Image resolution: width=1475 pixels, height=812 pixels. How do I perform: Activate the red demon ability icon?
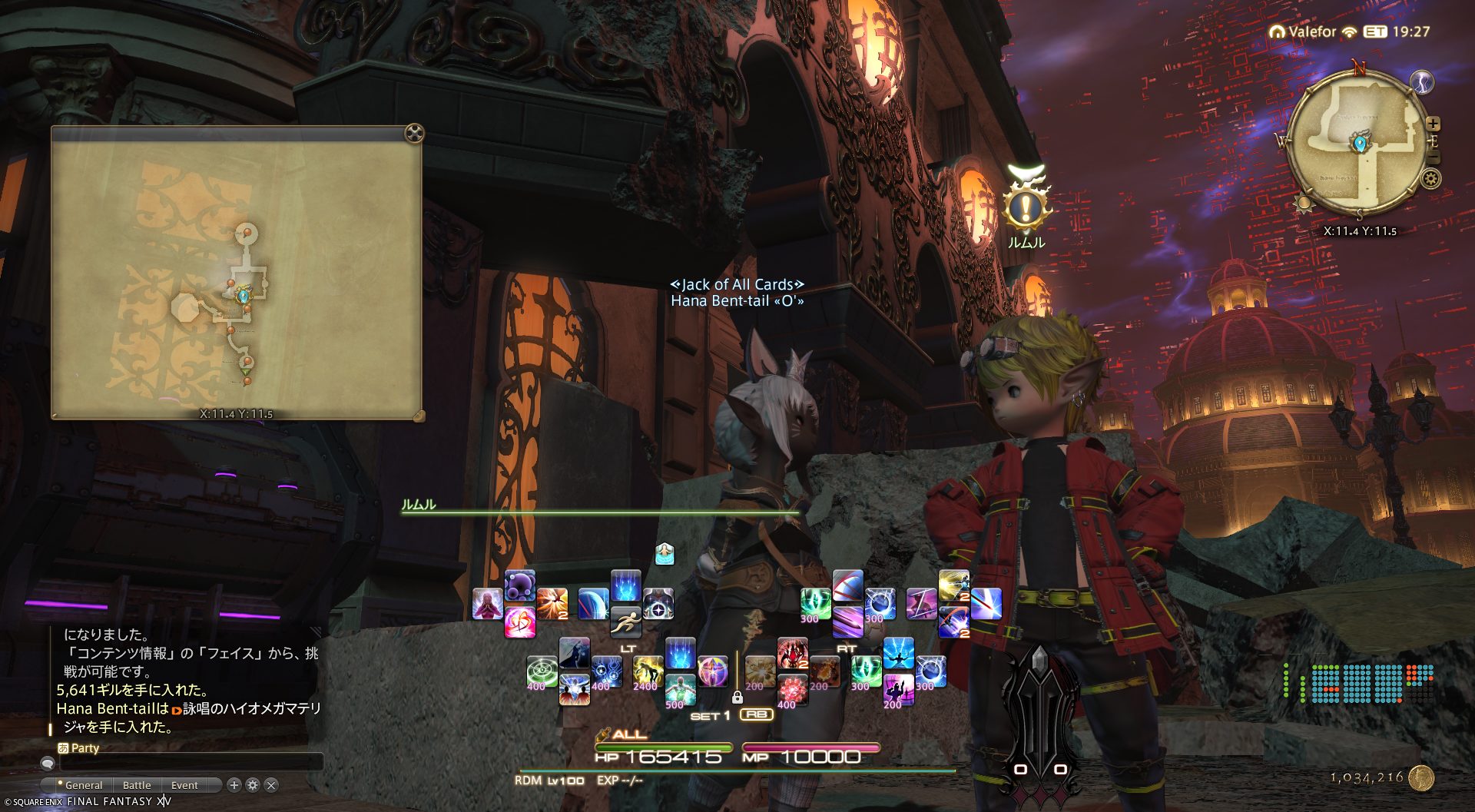click(x=792, y=653)
